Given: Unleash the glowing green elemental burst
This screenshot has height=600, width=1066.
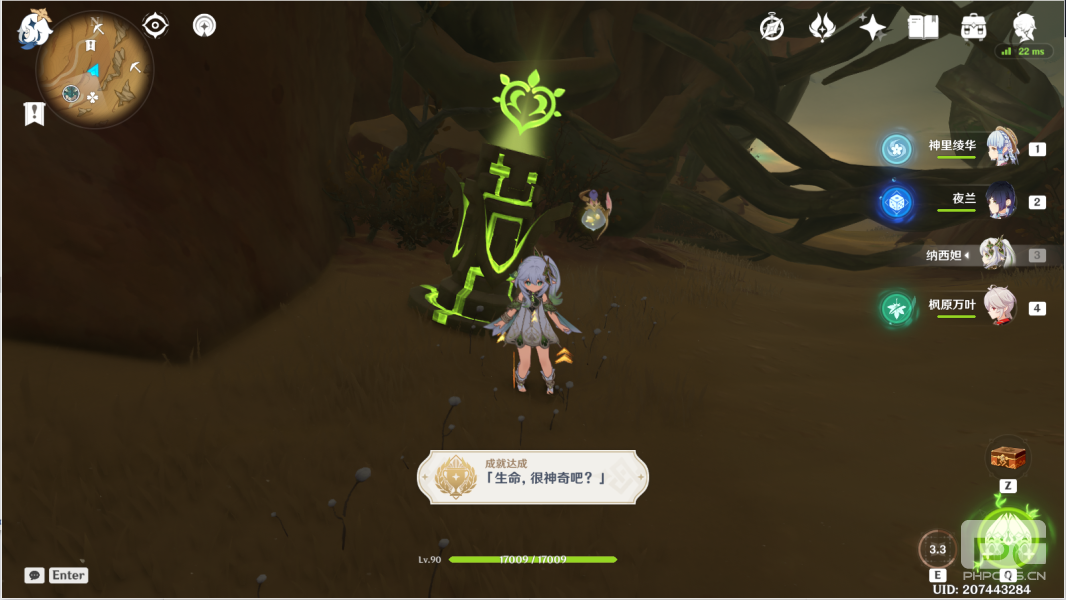Looking at the screenshot, I should tap(1007, 542).
